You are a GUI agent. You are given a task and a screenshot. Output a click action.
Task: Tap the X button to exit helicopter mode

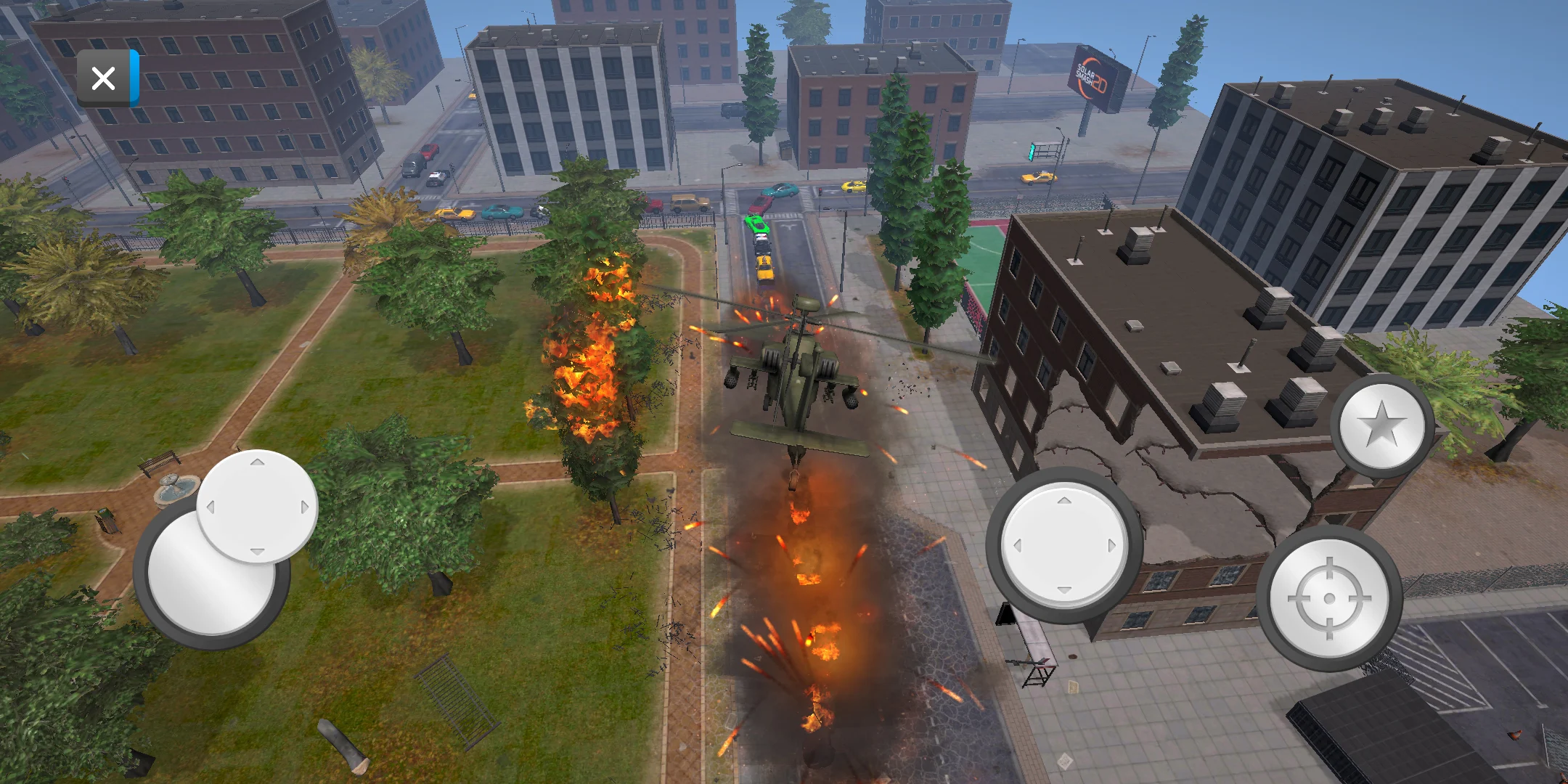click(103, 78)
